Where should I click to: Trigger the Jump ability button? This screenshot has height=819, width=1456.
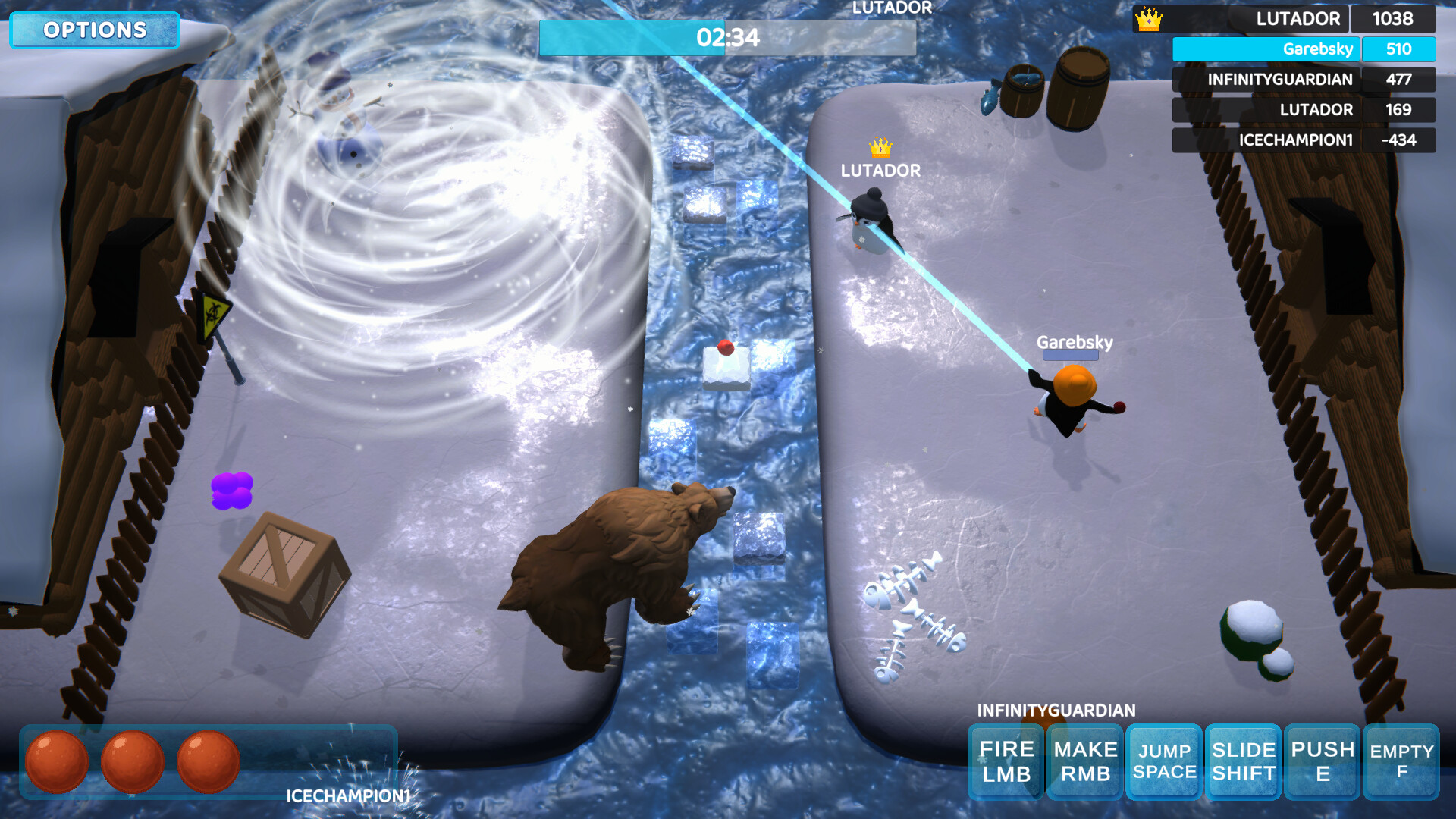pos(1164,761)
